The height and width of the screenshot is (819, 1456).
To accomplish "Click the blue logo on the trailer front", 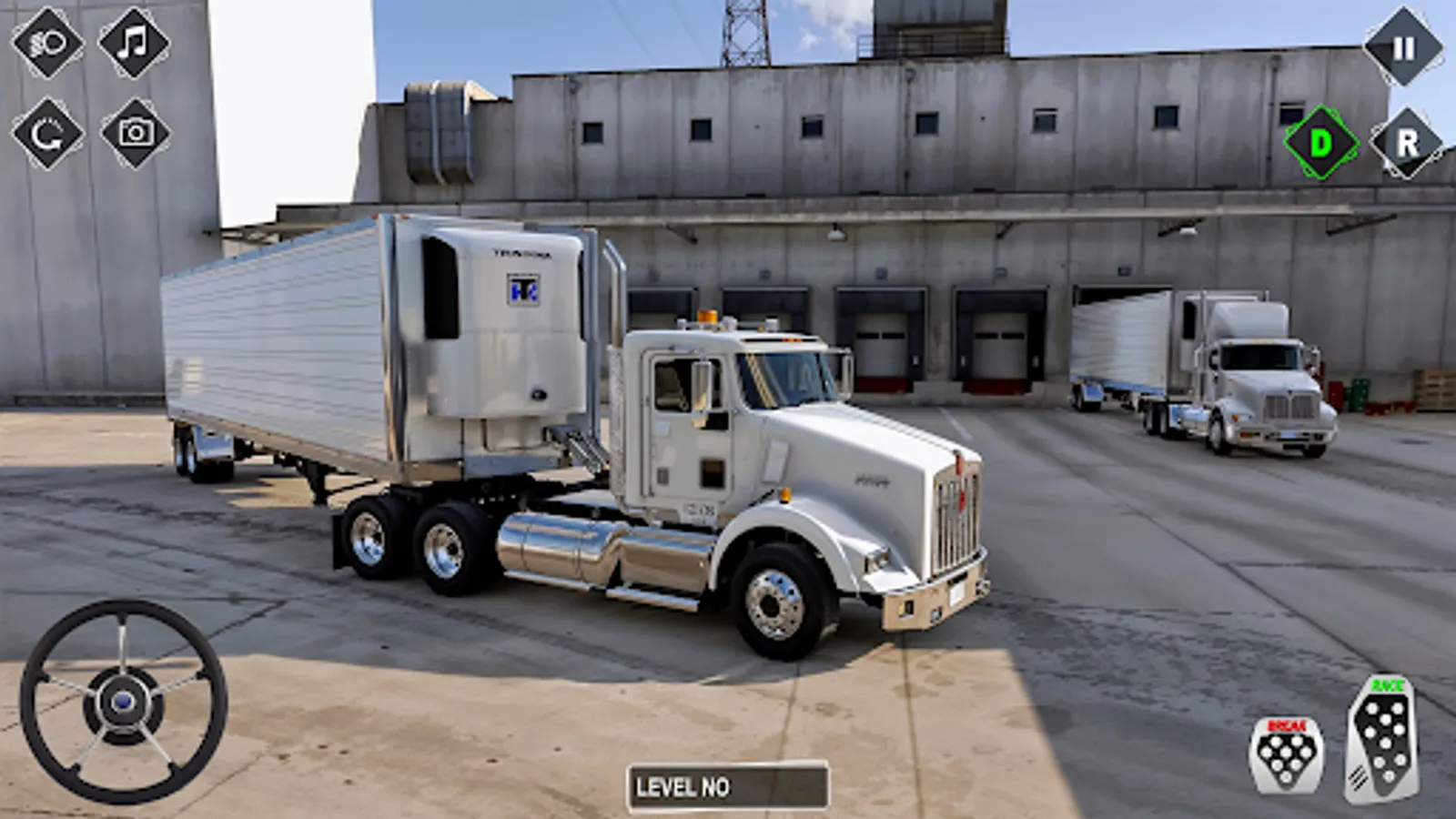I will point(523,293).
